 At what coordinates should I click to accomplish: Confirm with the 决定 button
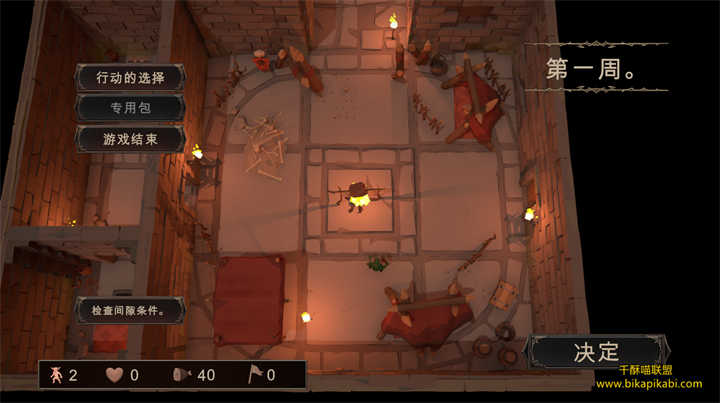click(597, 351)
